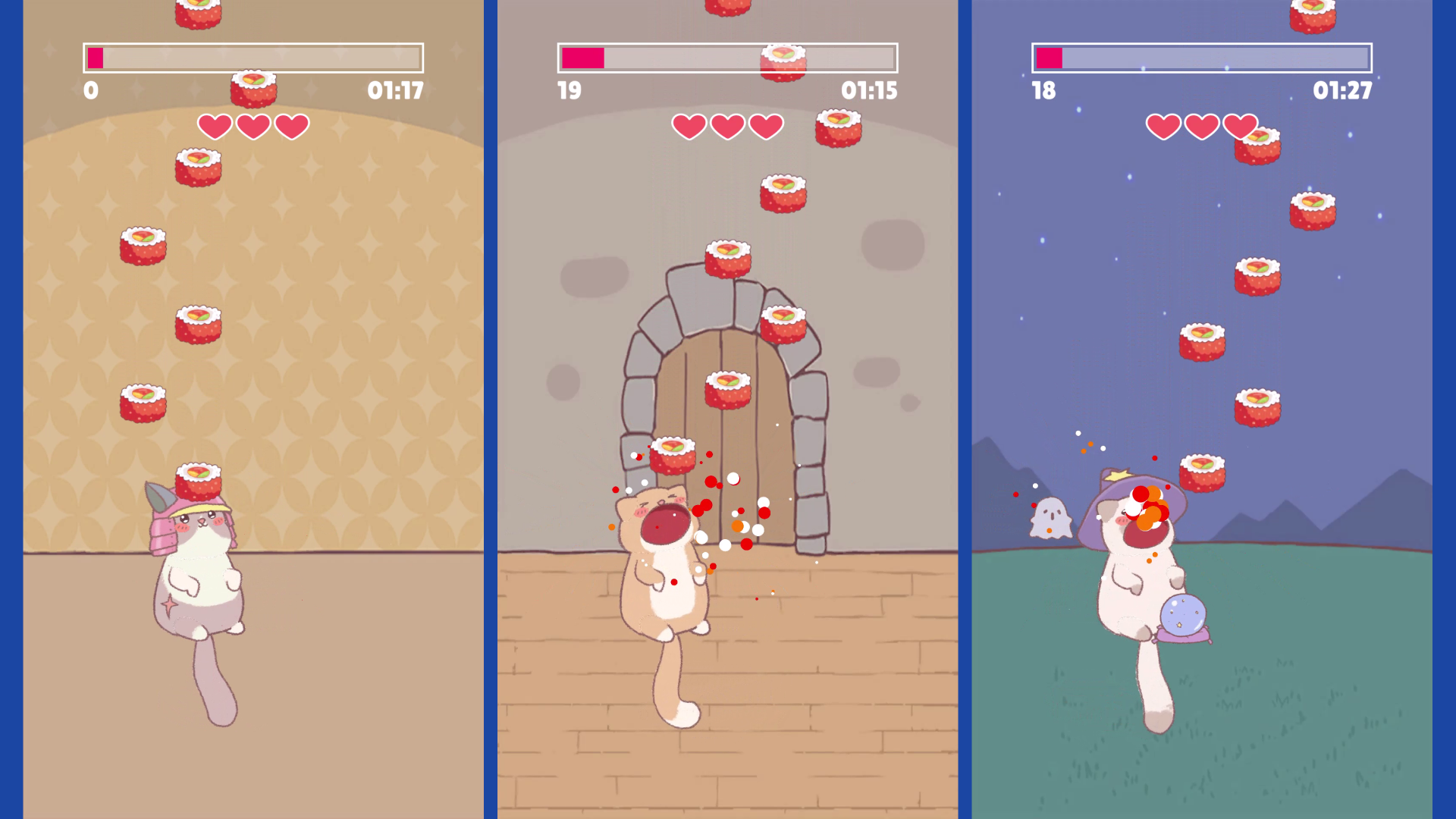Click the timer reading 01:27

click(1342, 91)
